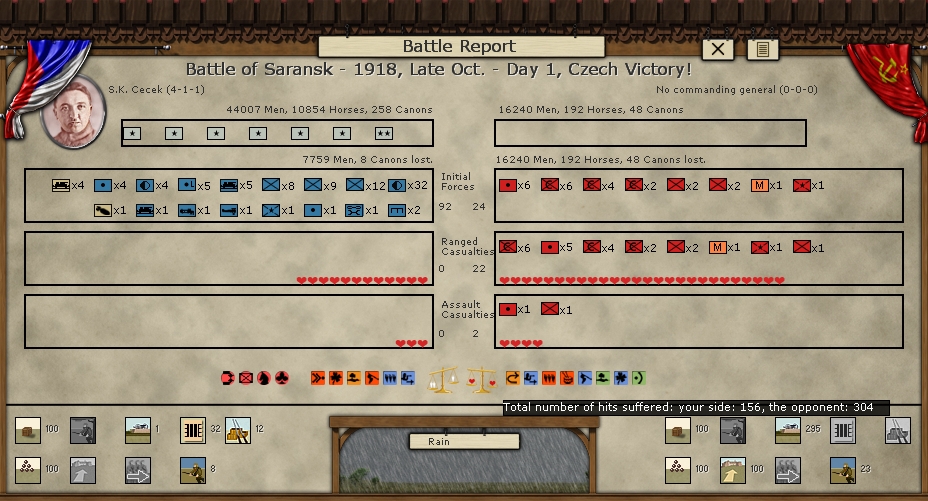
Task: Click the balance scale with red hearts
Action: [x=481, y=378]
